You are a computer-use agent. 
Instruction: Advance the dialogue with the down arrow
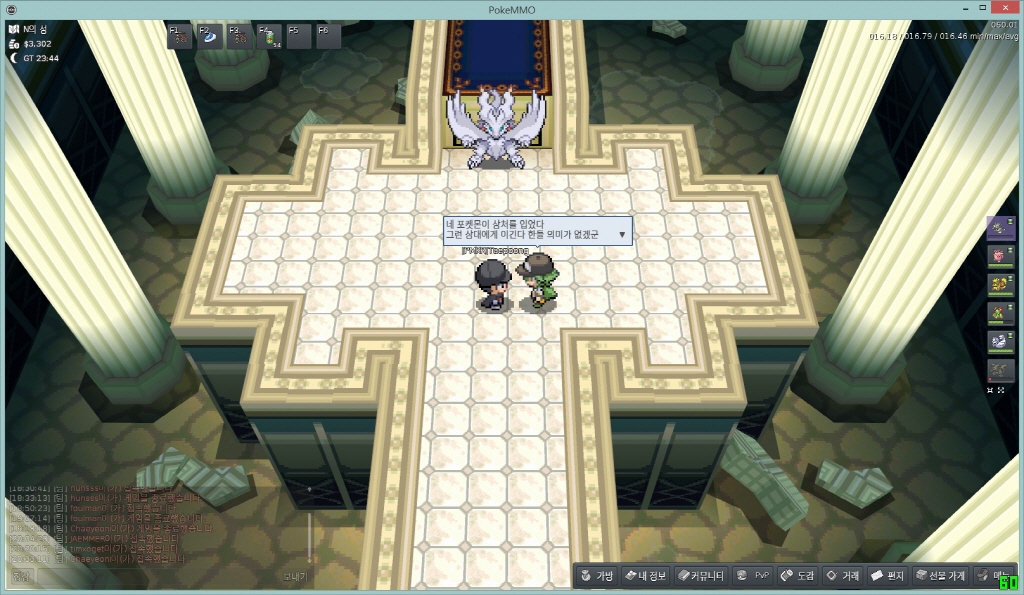(622, 235)
